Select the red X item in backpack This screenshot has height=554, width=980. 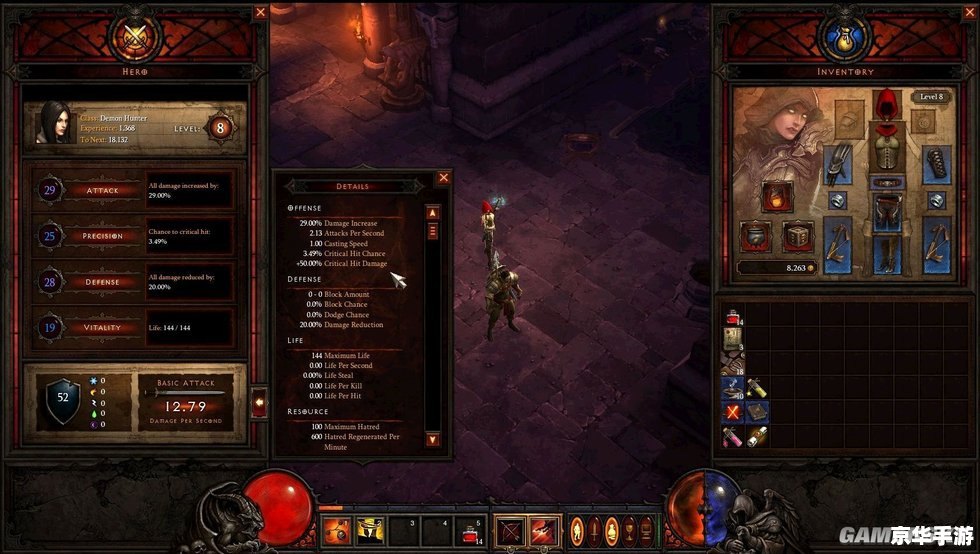pyautogui.click(x=732, y=412)
